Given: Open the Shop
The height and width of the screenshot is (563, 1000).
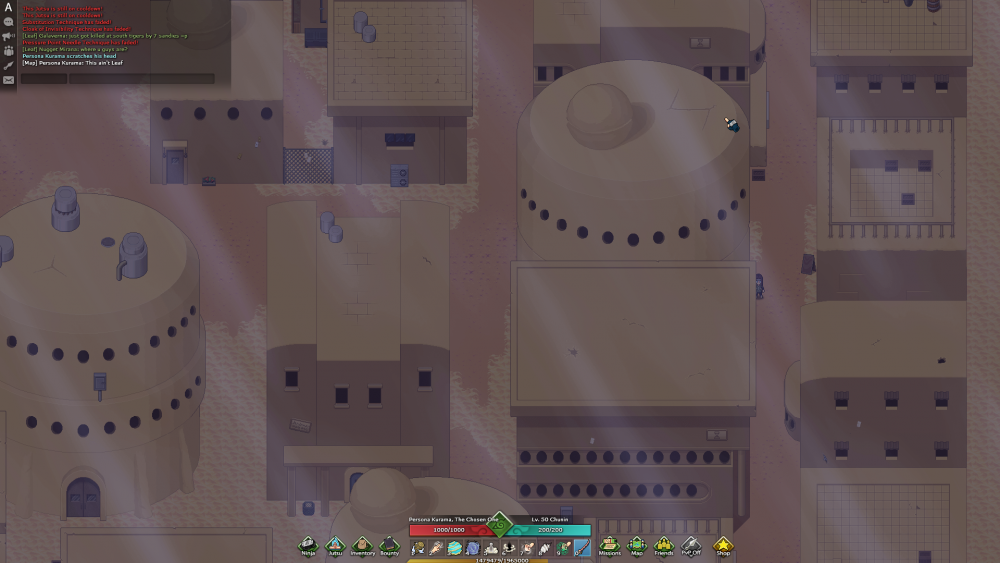Looking at the screenshot, I should pos(722,545).
